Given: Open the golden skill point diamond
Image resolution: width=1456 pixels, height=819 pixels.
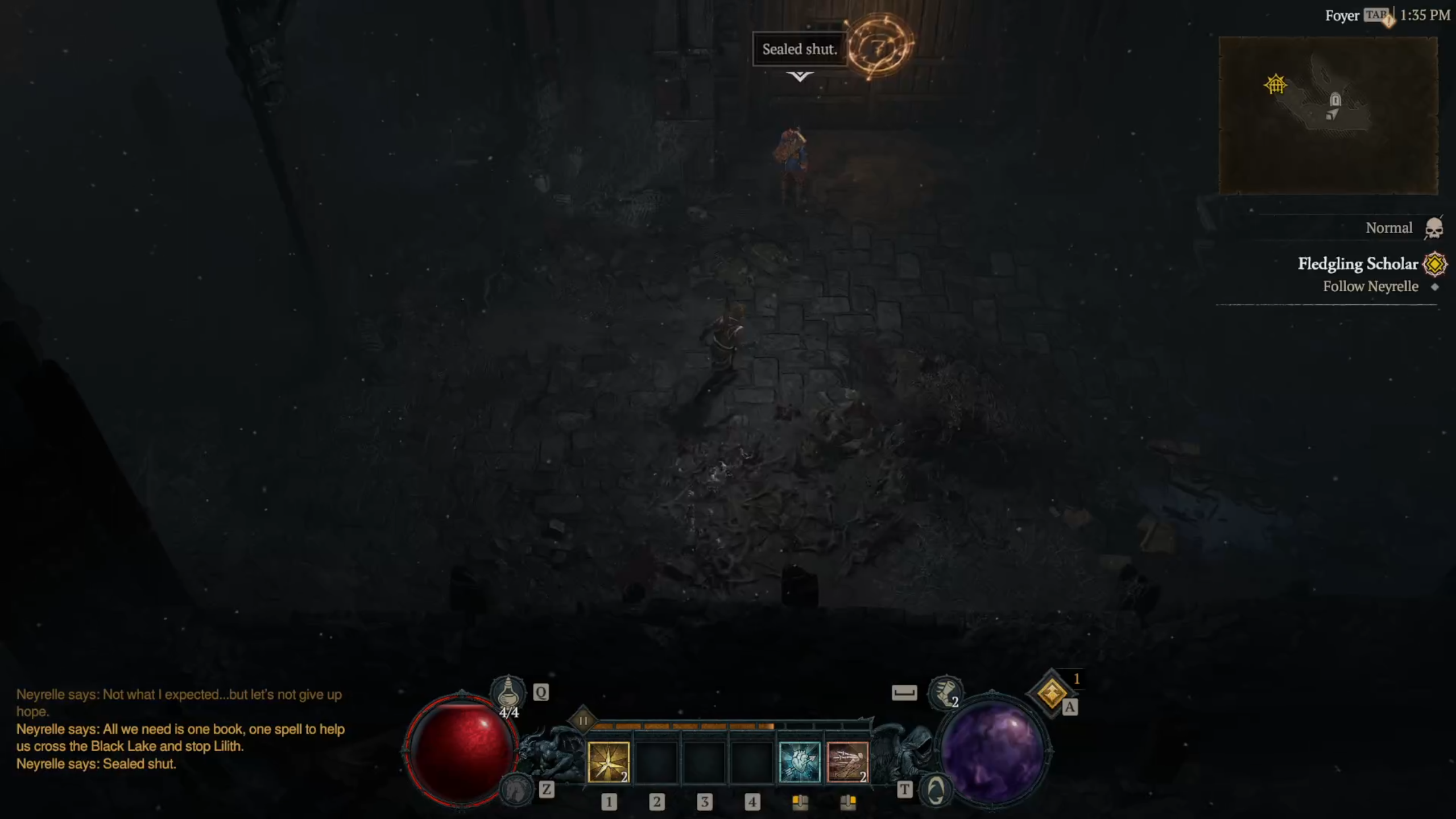Looking at the screenshot, I should [1052, 693].
